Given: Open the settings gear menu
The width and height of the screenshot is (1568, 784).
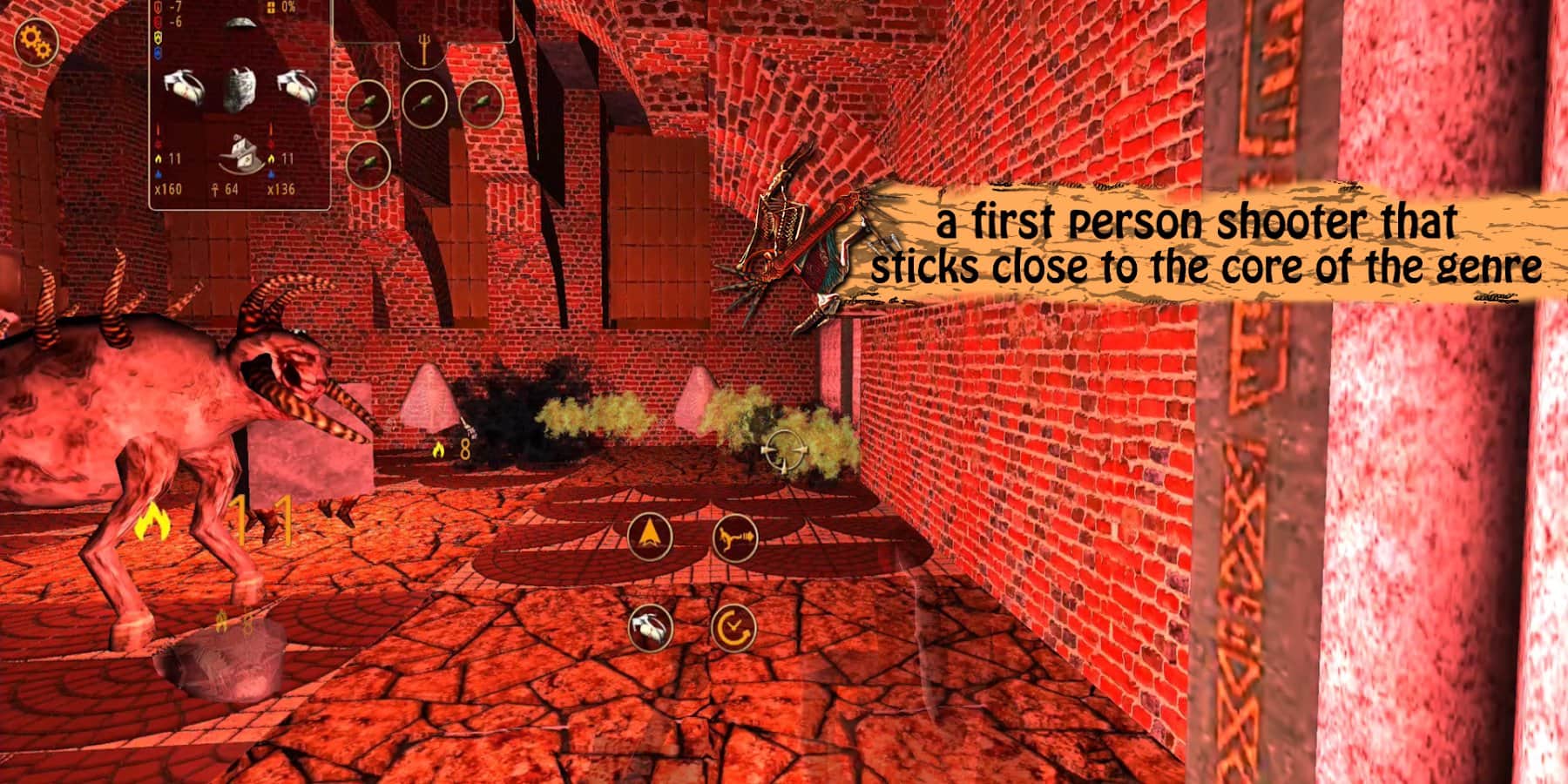Looking at the screenshot, I should click(x=37, y=42).
